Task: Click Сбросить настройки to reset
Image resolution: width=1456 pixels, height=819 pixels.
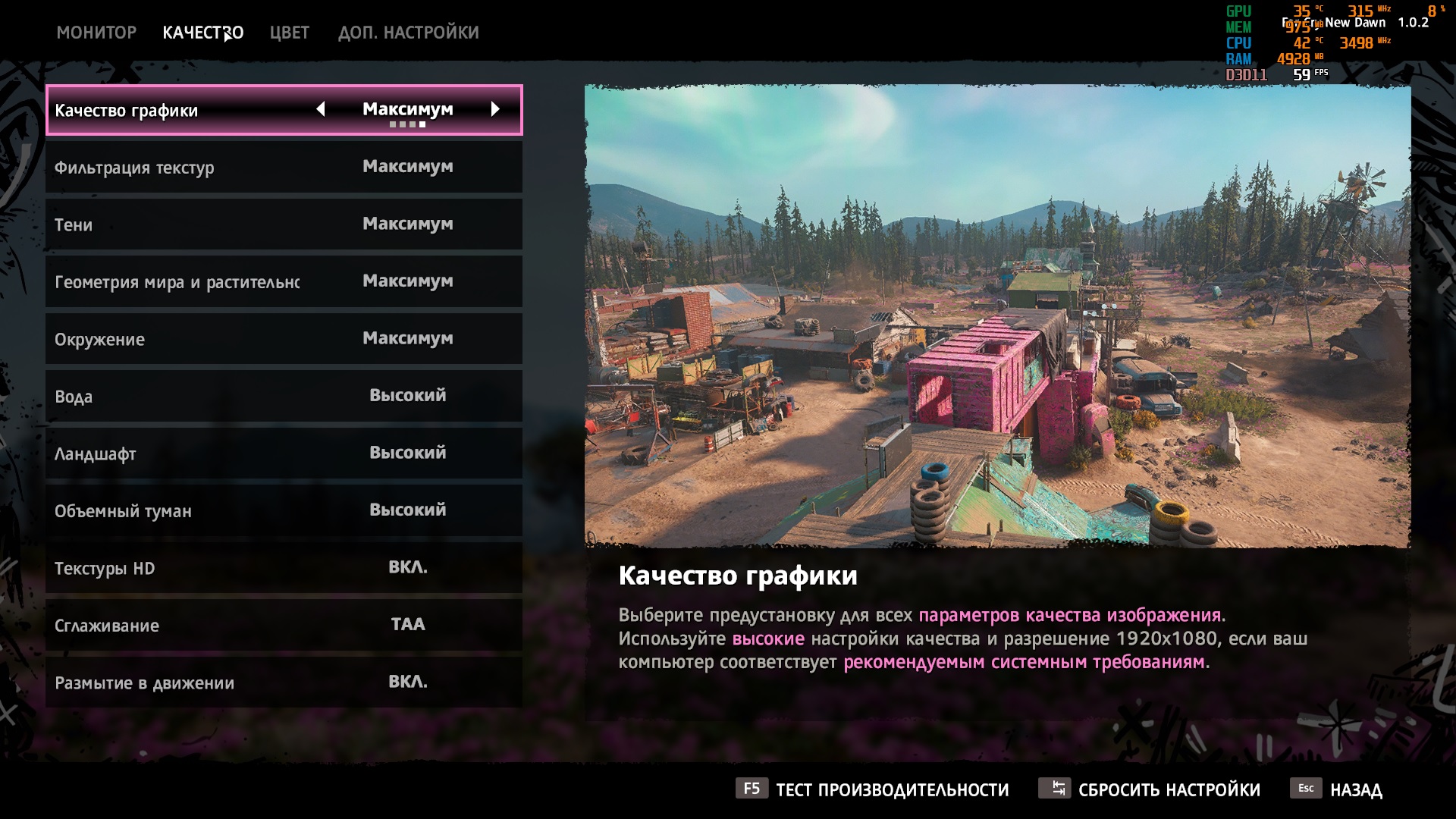Action: click(1150, 789)
